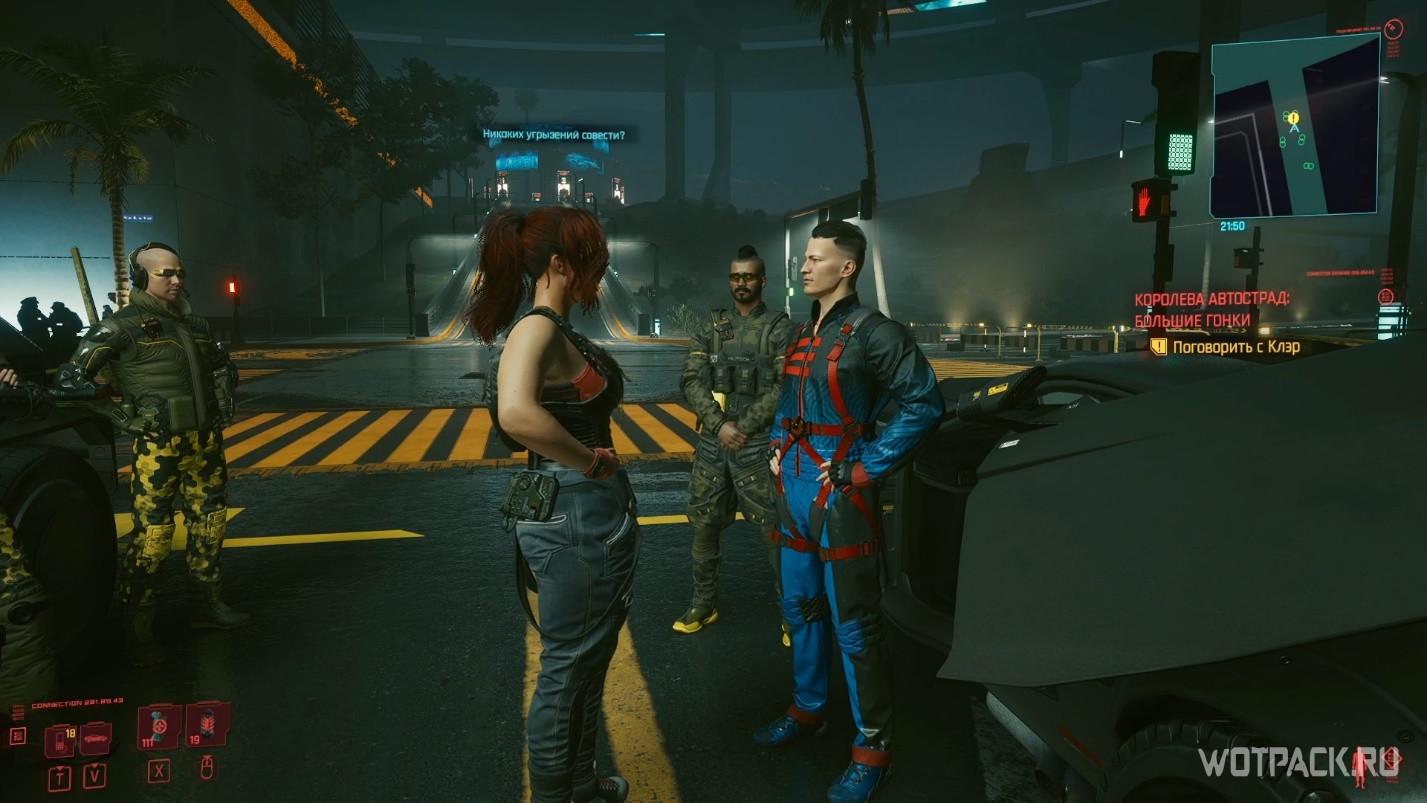Click the vehicle summon icon in the HUD
1427x803 pixels.
[95, 739]
